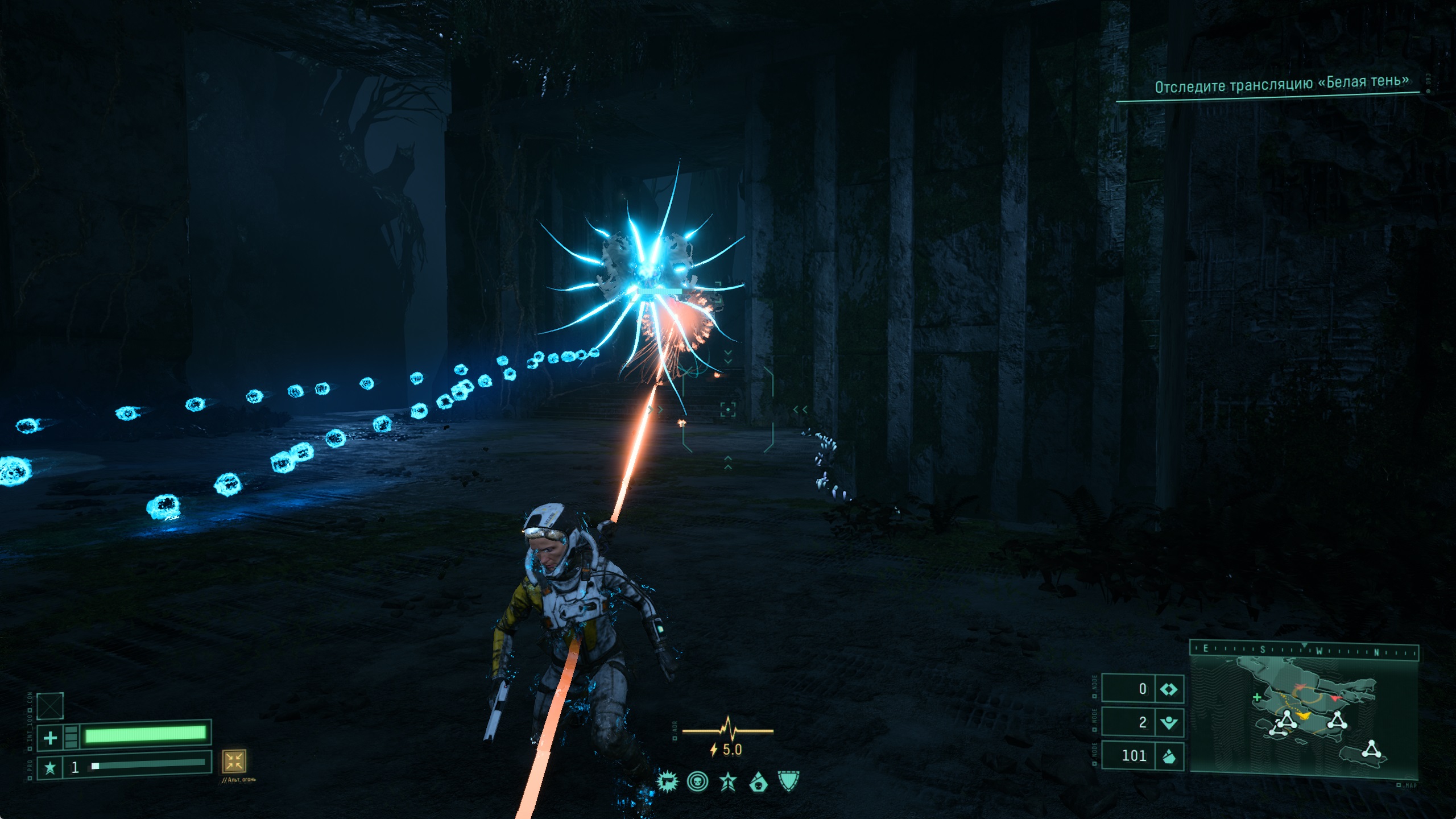Select the downward chevron resource icon showing 2
Image resolution: width=1456 pixels, height=819 pixels.
pos(1169,722)
